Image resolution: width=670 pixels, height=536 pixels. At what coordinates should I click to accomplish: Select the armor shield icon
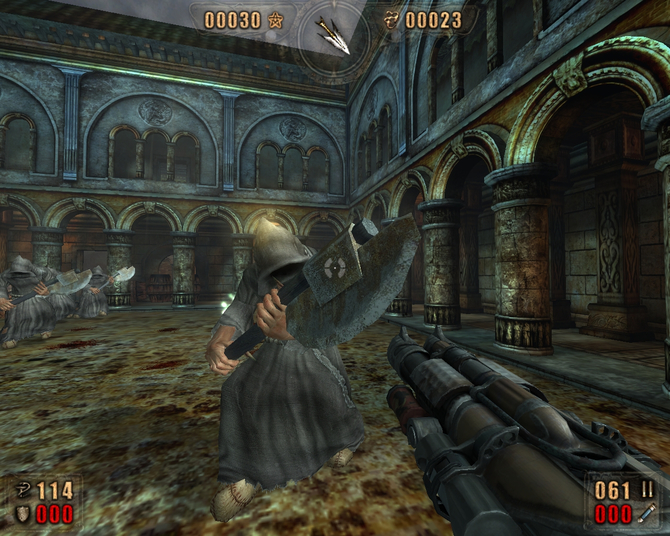pyautogui.click(x=22, y=513)
